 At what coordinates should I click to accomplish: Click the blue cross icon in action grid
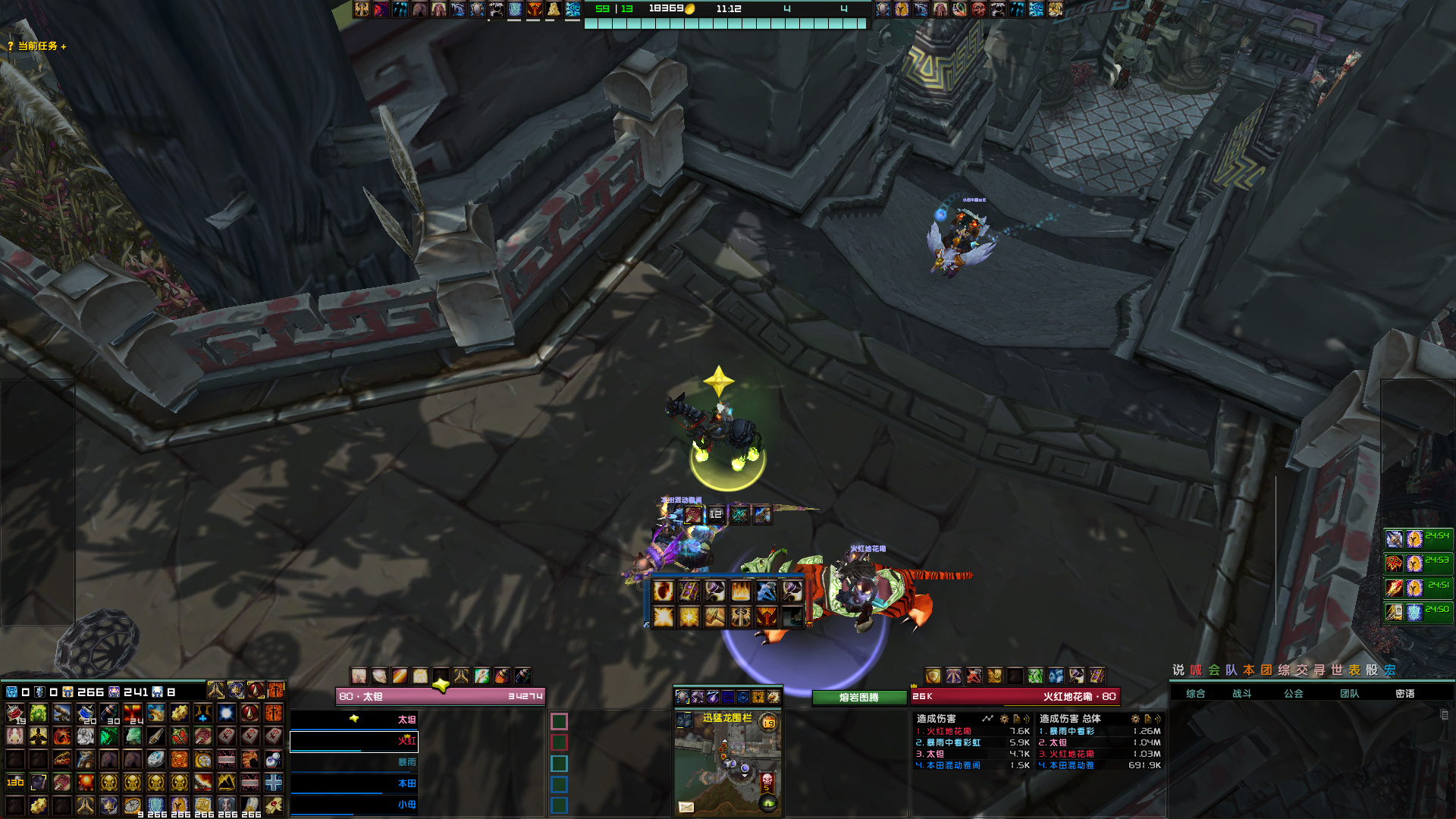[x=274, y=782]
